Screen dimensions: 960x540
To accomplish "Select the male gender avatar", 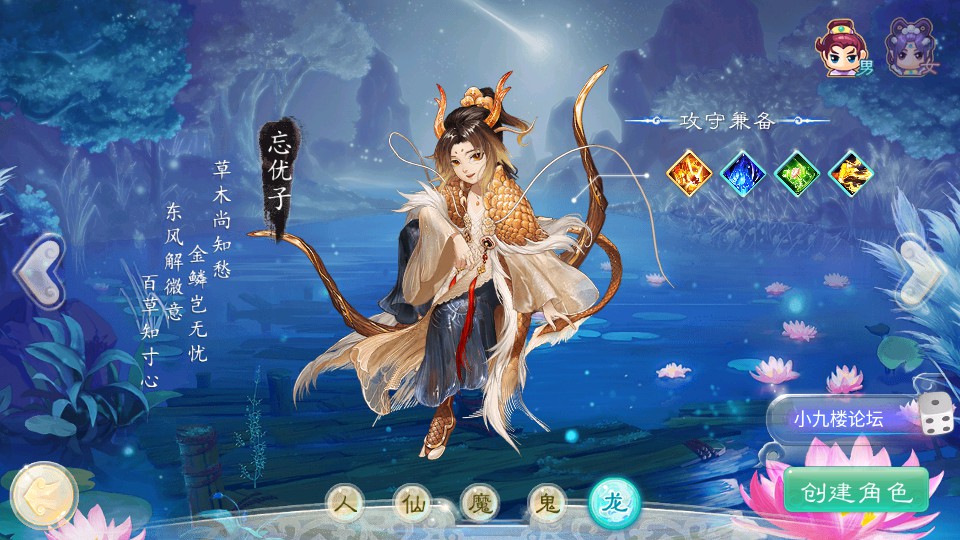I will (x=840, y=49).
